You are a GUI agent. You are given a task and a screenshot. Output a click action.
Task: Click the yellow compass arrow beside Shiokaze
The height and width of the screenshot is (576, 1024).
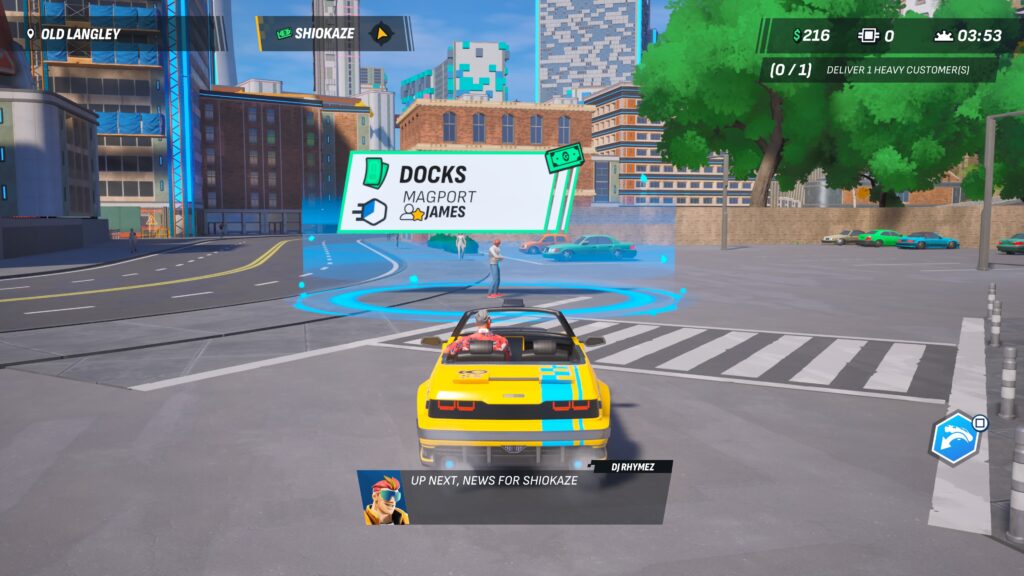[x=380, y=34]
